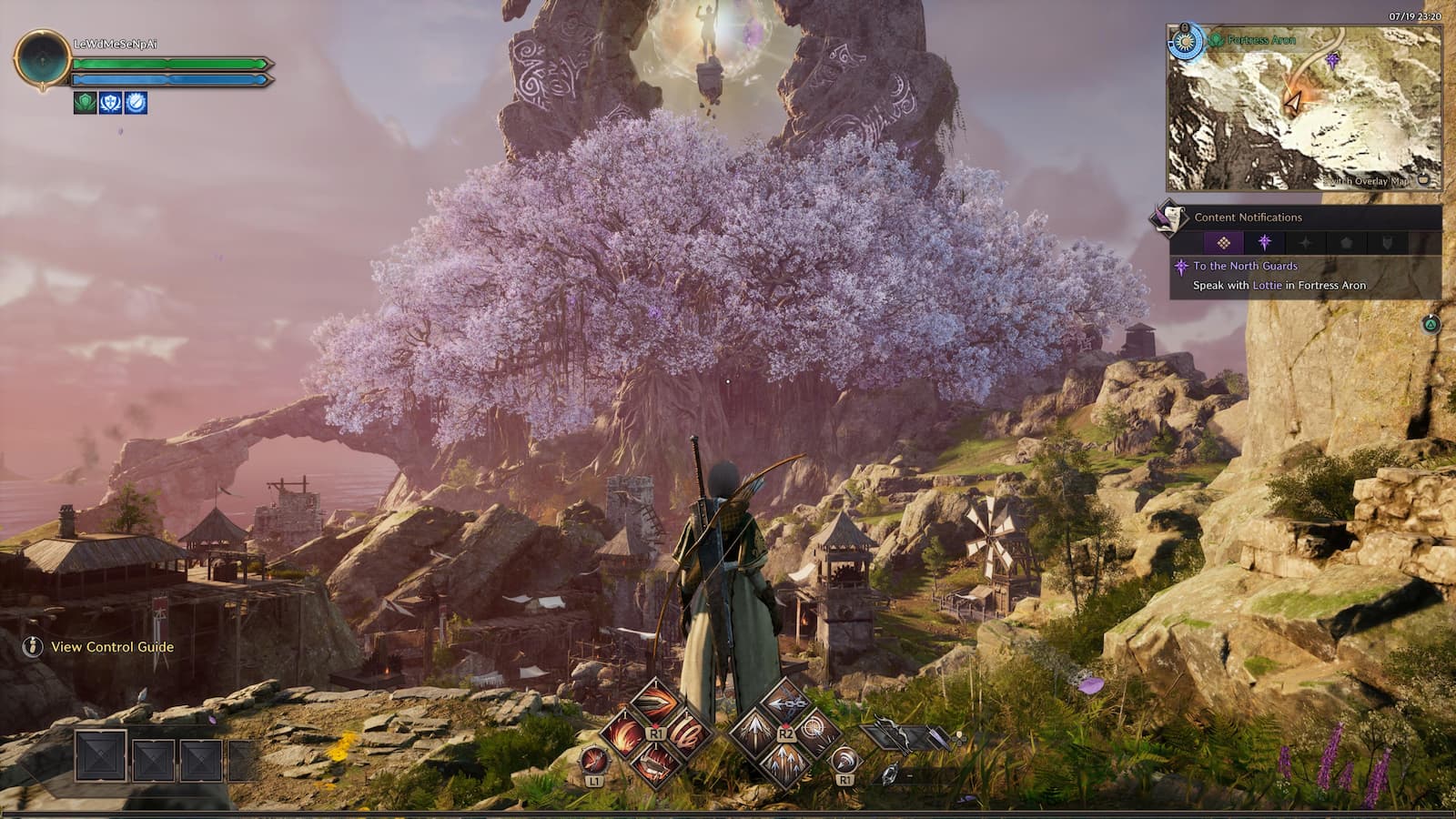Activate the fiery slash skill
This screenshot has width=1456, height=819.
point(624,733)
